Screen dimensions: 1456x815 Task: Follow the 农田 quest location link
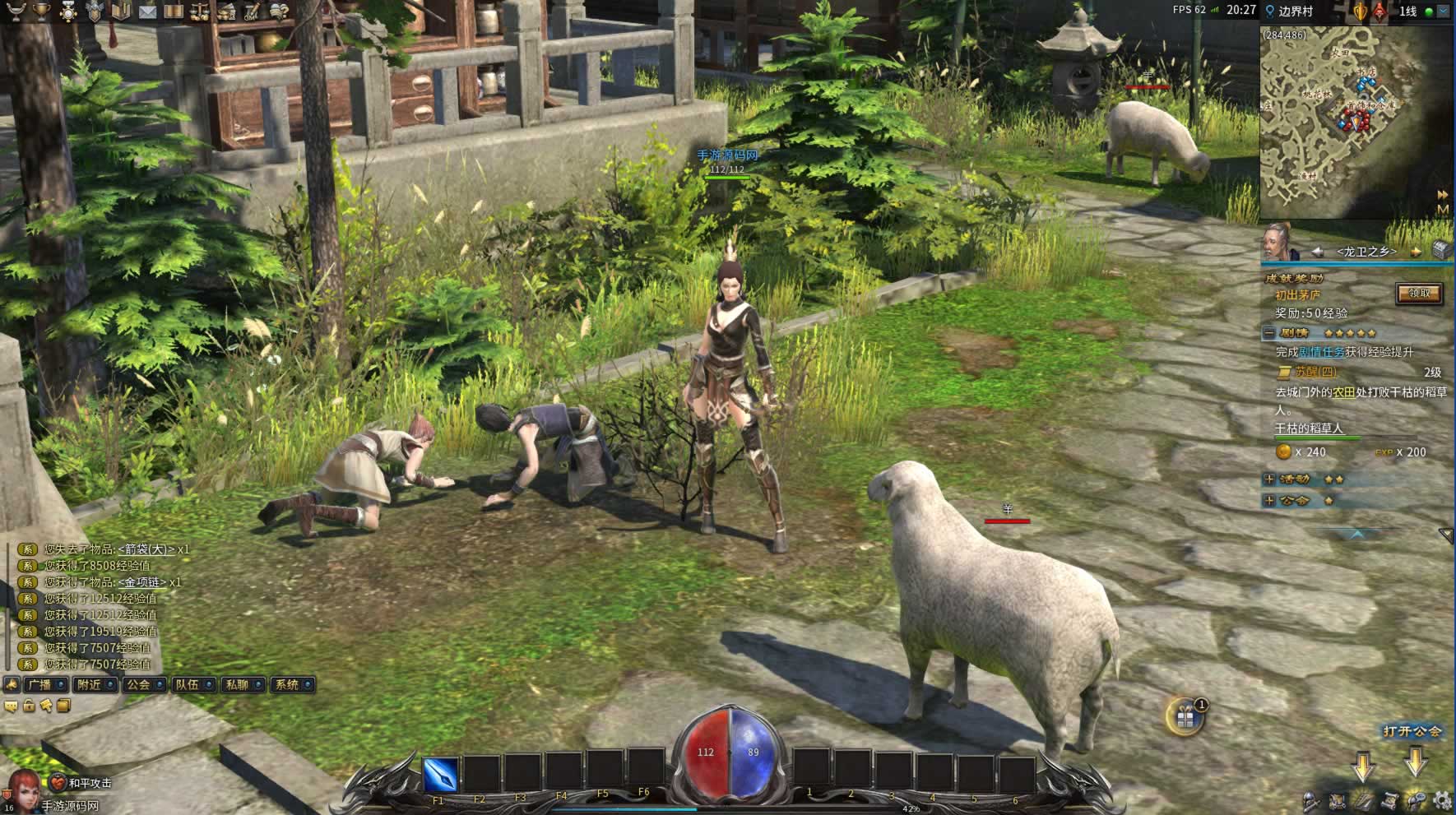(1343, 392)
